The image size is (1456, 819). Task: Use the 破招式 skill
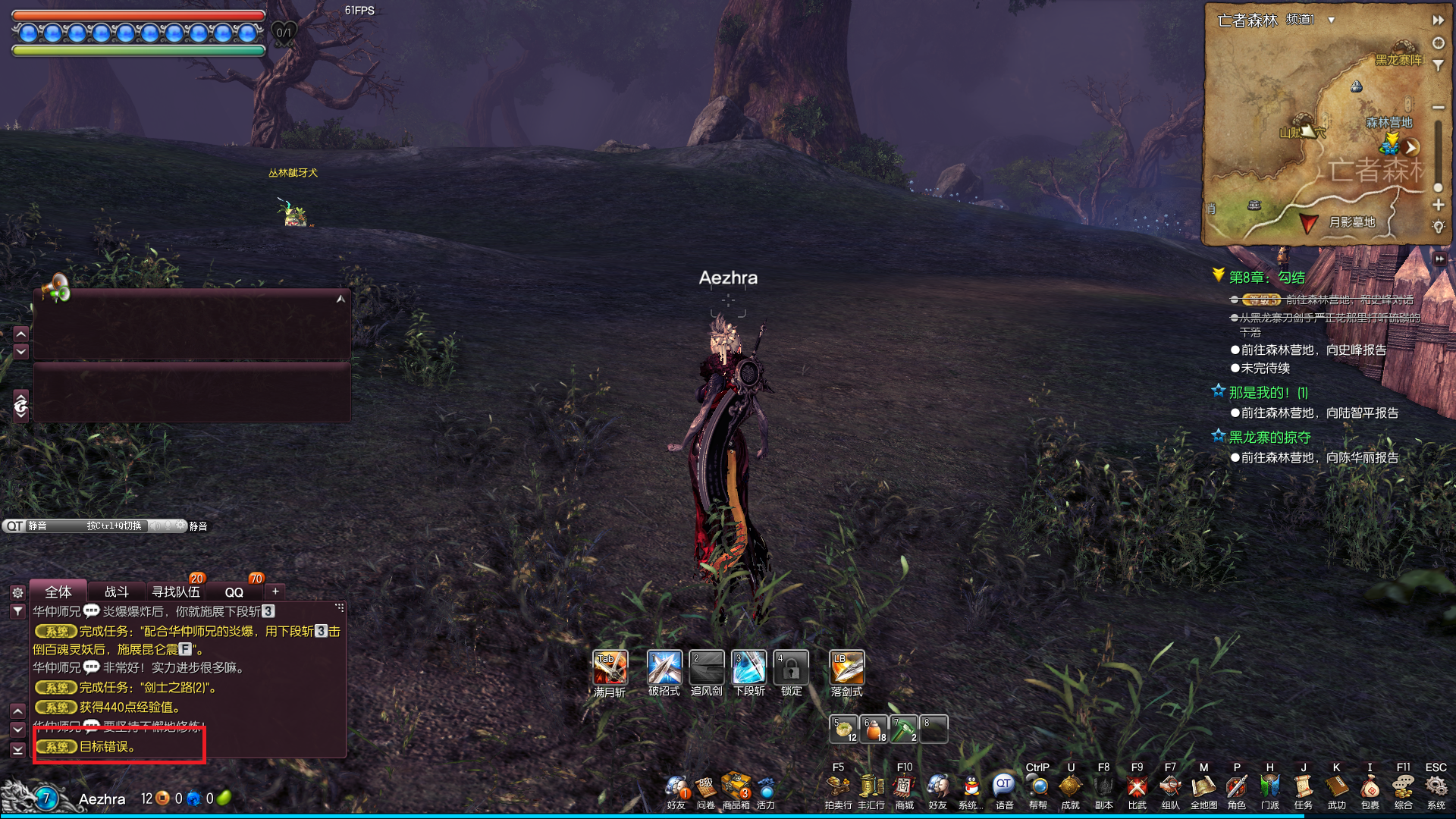point(664,668)
